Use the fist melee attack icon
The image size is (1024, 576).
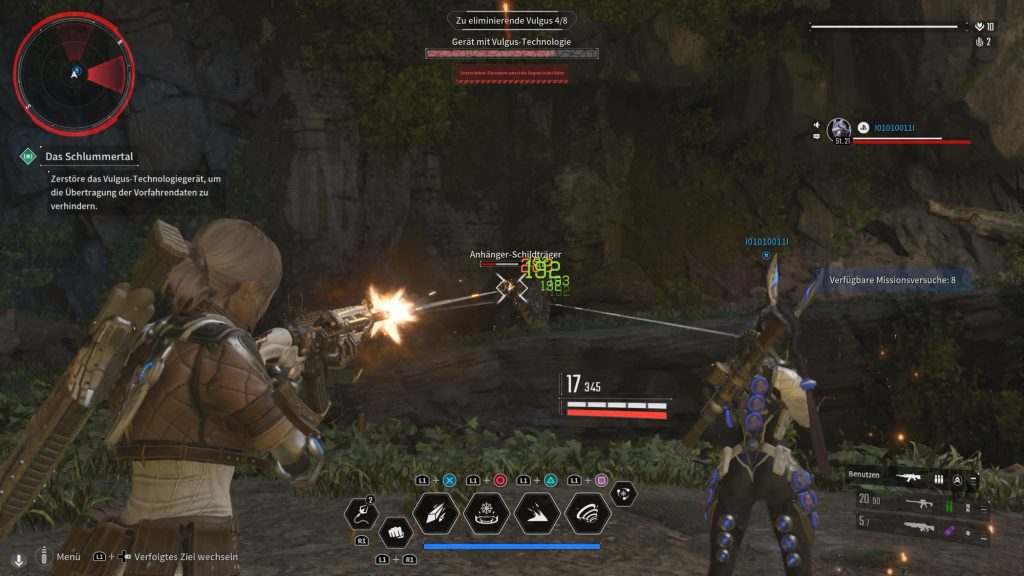(x=396, y=531)
